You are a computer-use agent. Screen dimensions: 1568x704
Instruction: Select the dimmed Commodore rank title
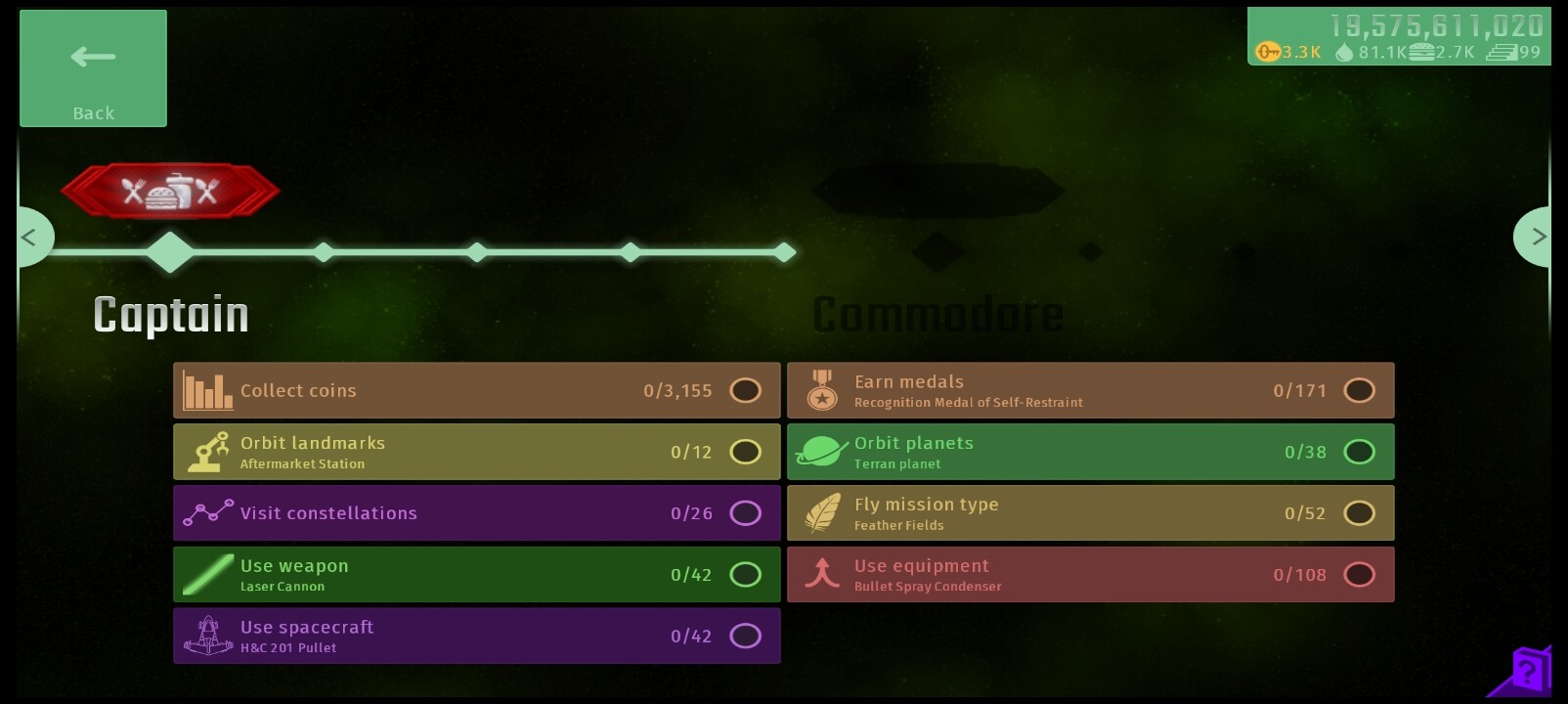937,315
